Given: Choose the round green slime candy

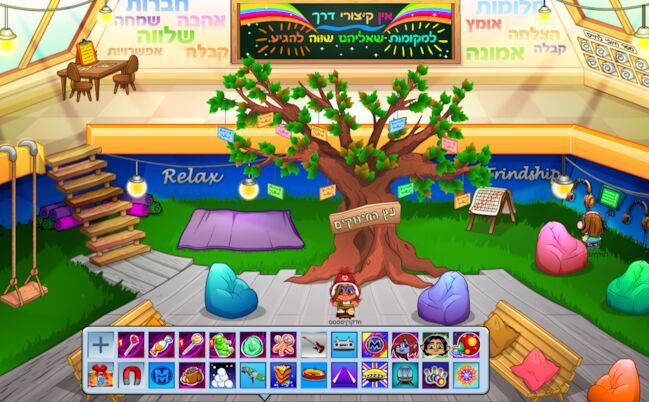Looking at the screenshot, I should (253, 345).
